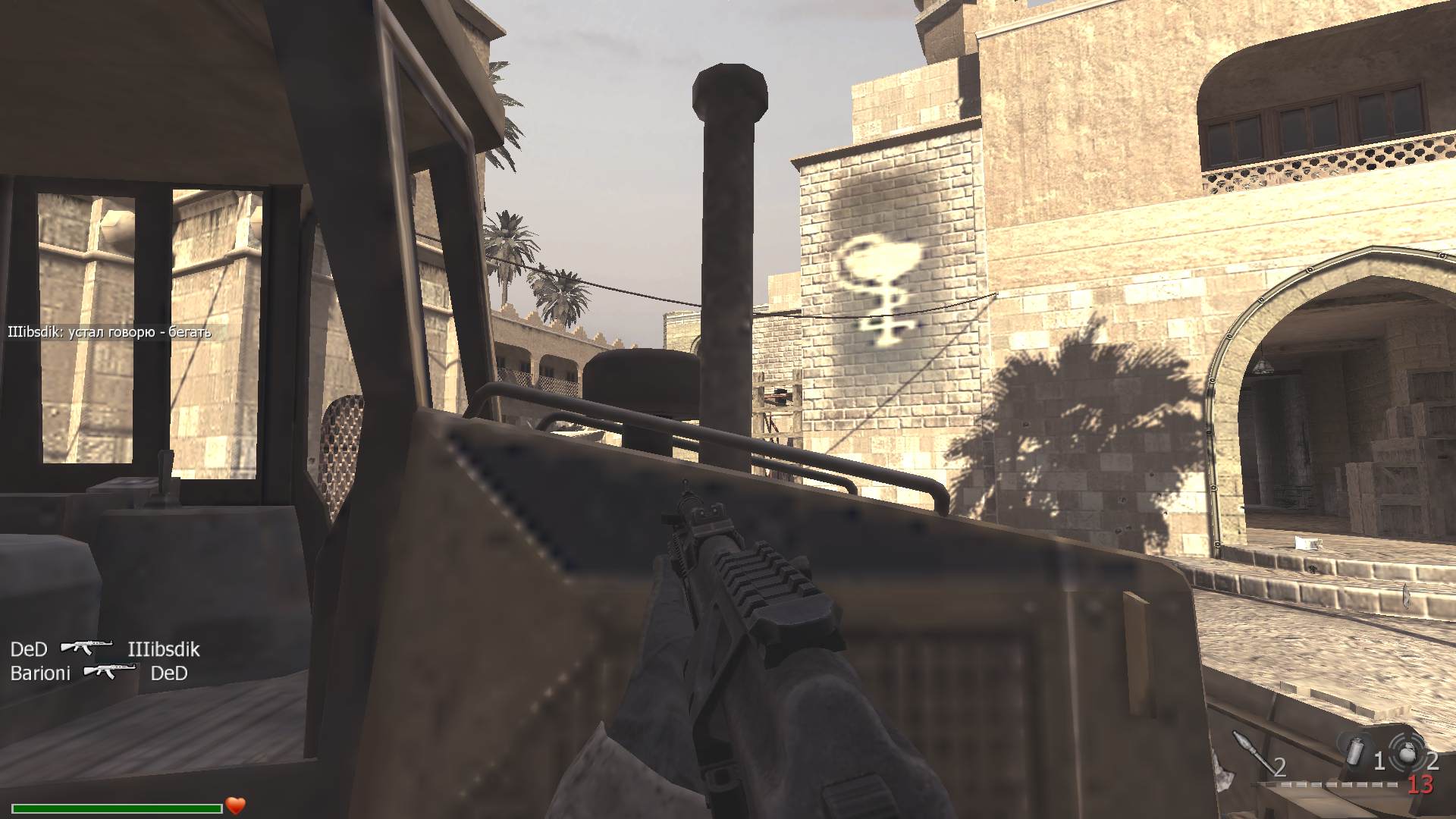
Task: Click the number 2 beside the frag grenade
Action: click(x=1435, y=760)
